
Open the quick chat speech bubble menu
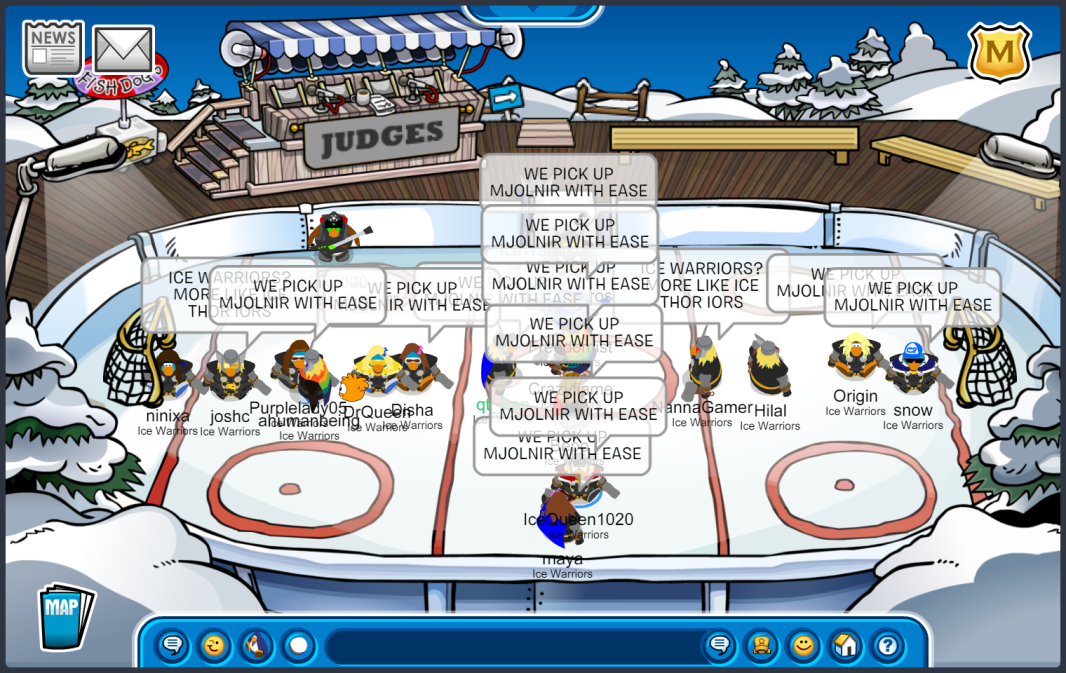[172, 646]
